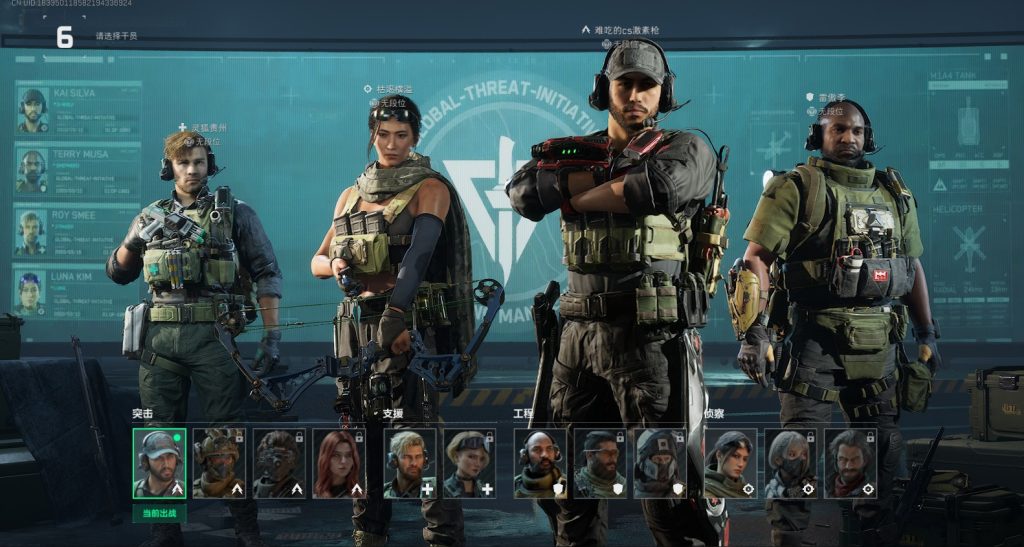Click the green 当前出战 deployed label
The height and width of the screenshot is (547, 1024).
tap(159, 513)
